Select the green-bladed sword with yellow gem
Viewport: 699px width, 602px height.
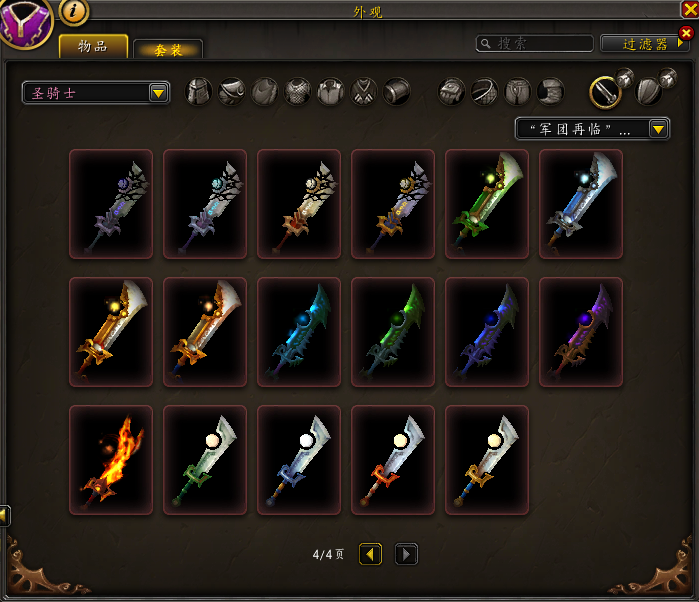click(487, 203)
